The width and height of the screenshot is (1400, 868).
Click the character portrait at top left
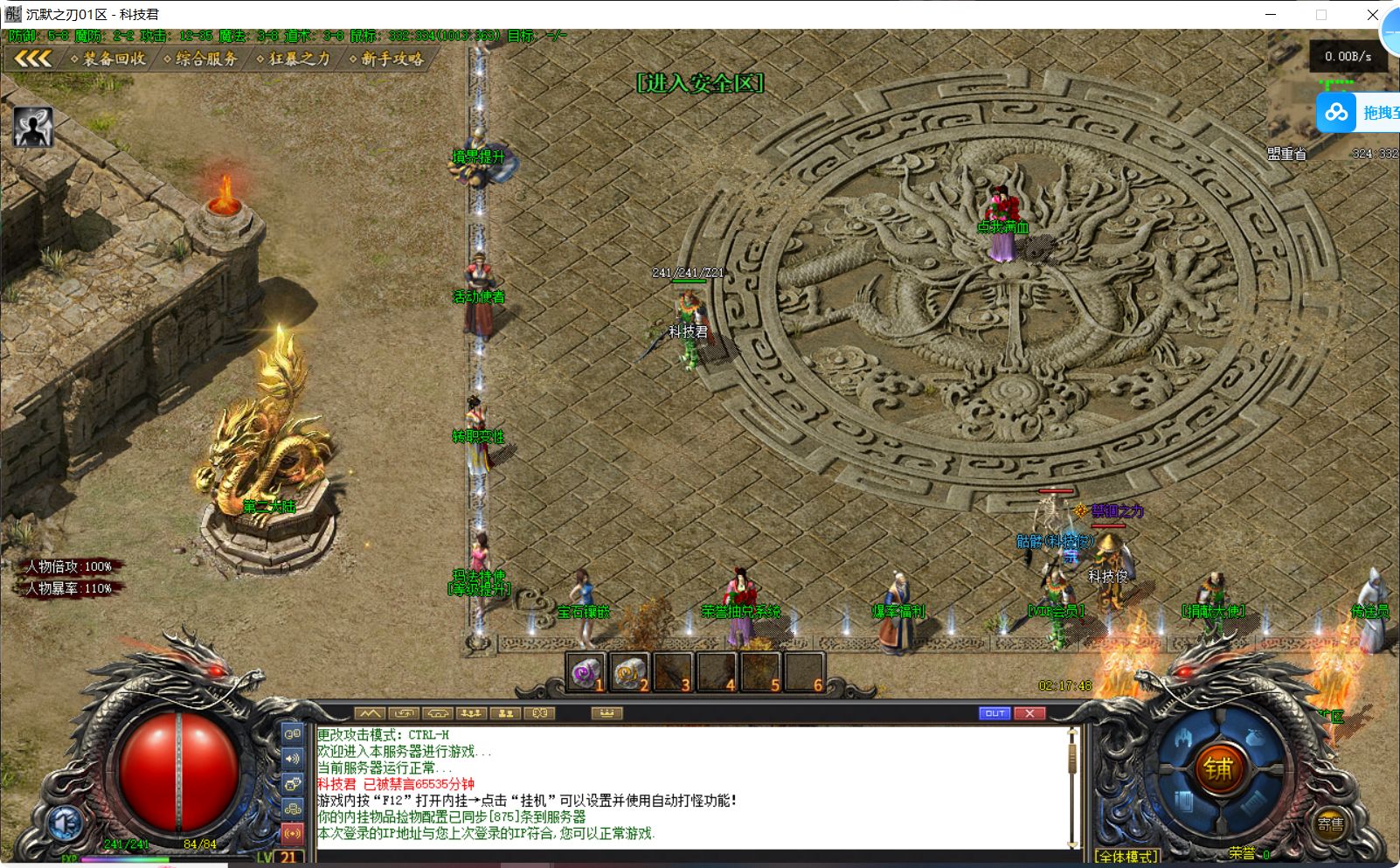[x=32, y=127]
